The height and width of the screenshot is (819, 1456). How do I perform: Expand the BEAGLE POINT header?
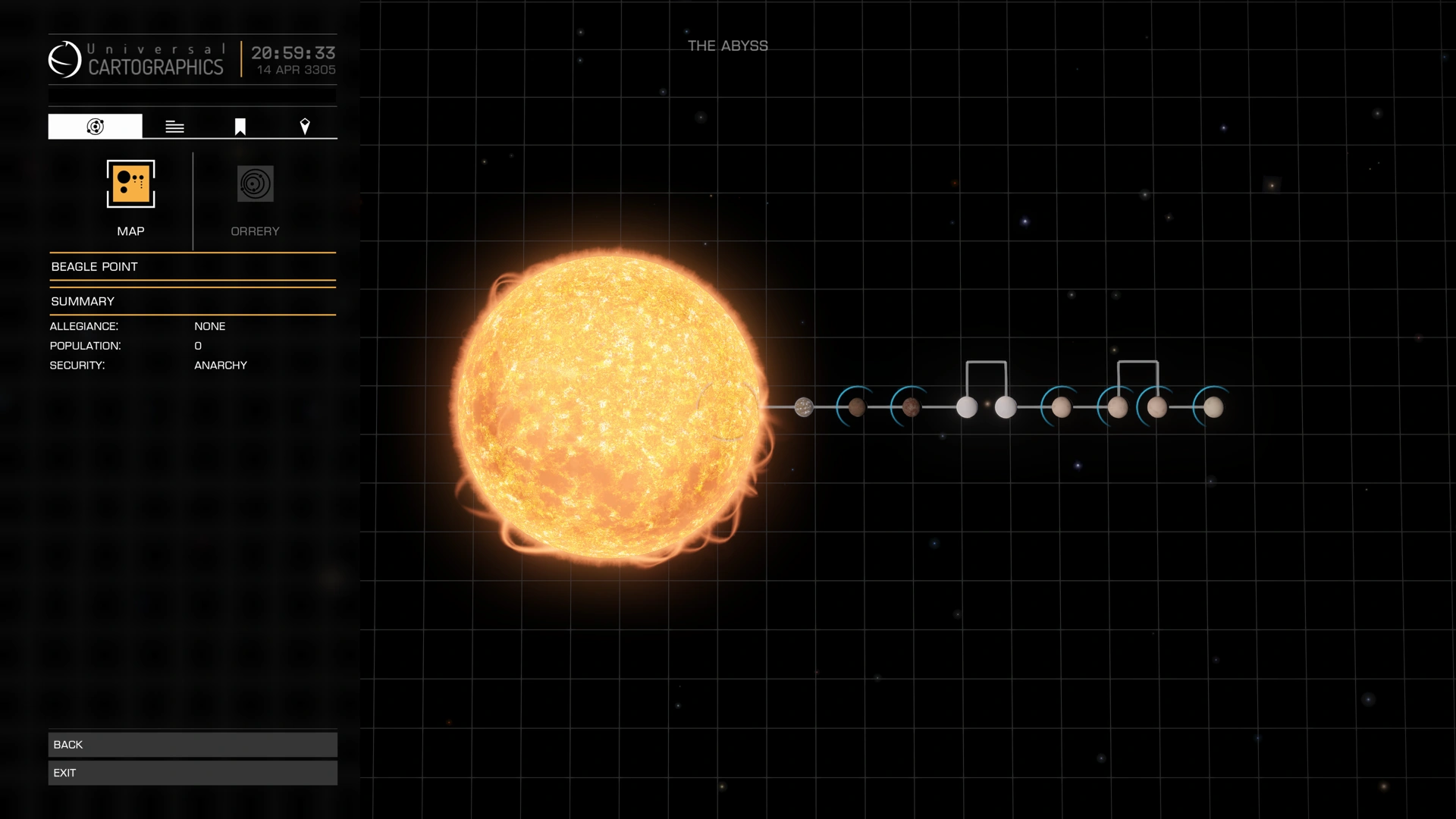pos(95,266)
